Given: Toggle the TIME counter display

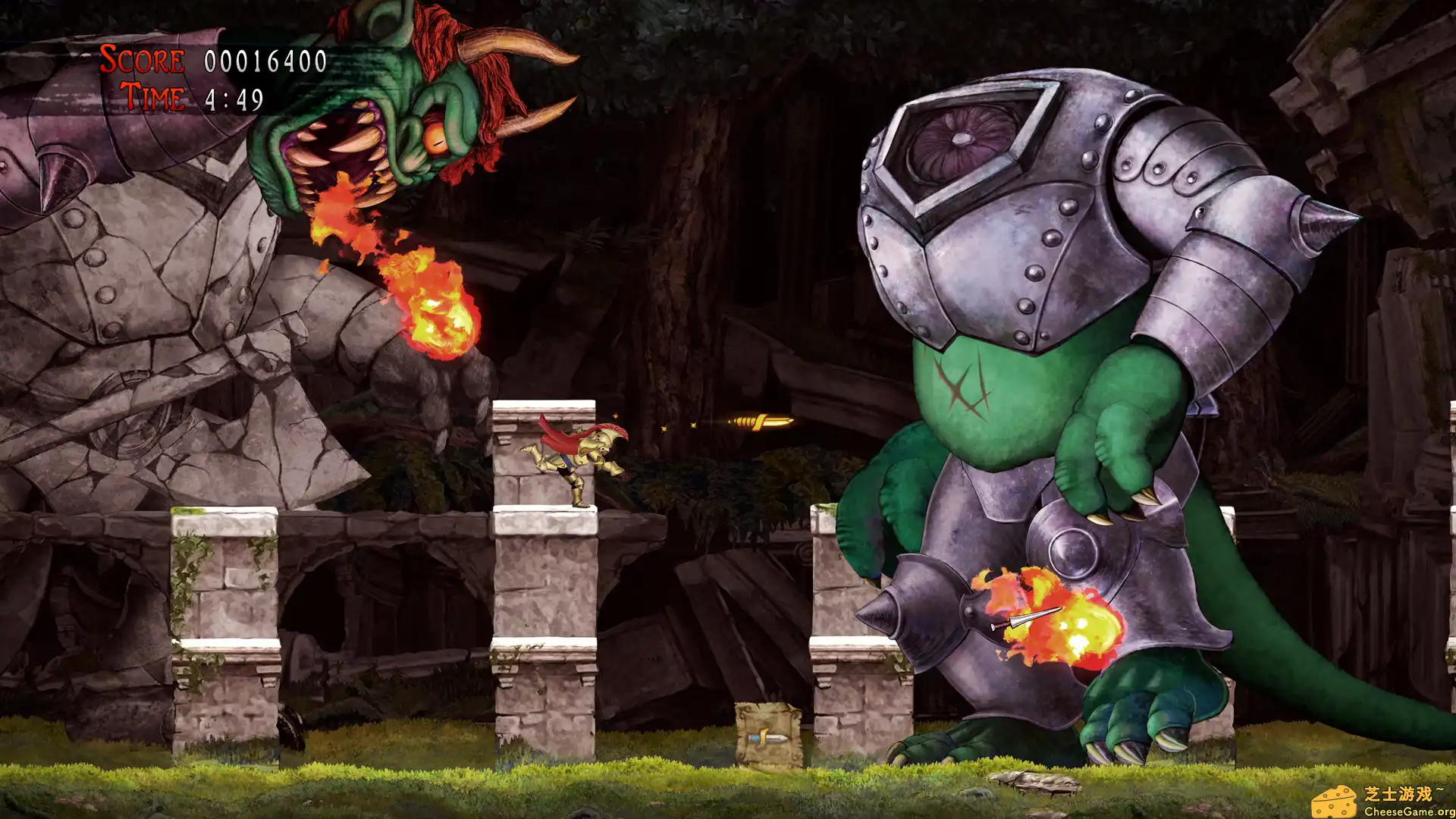Looking at the screenshot, I should pyautogui.click(x=152, y=96).
